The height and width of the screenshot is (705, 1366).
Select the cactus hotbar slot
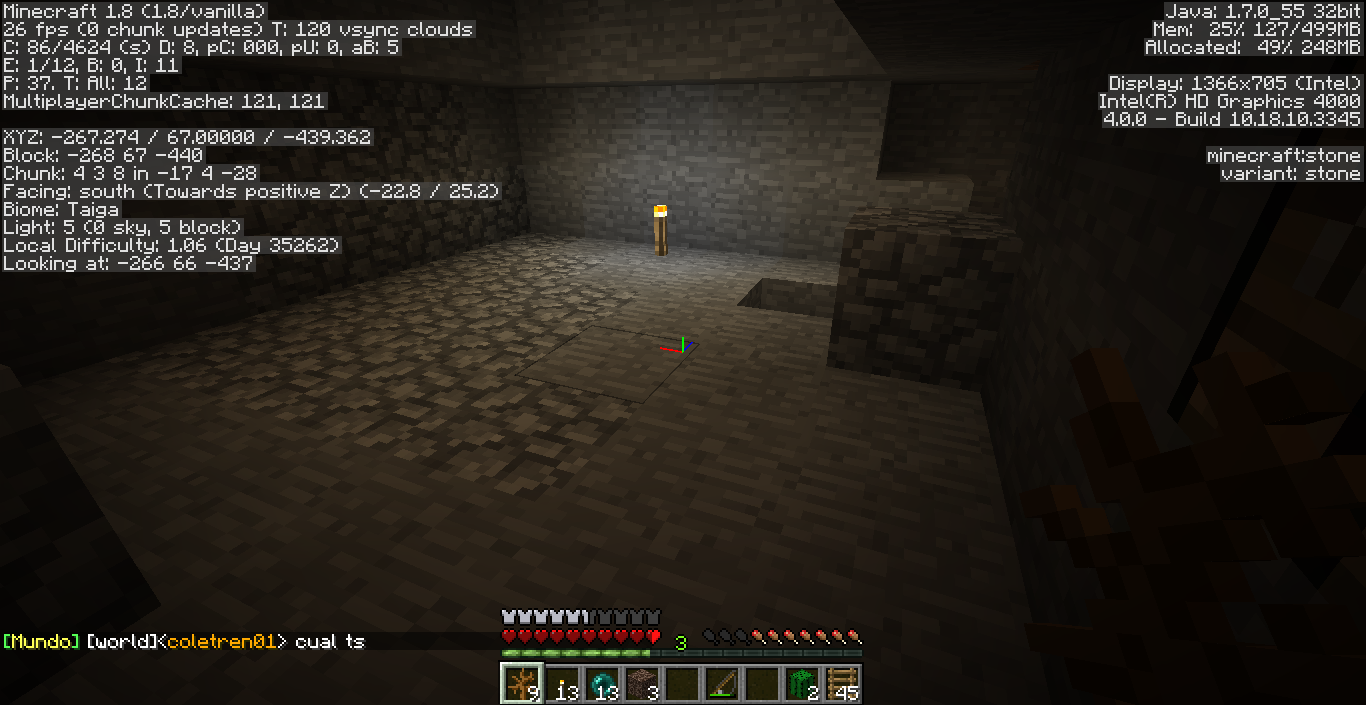(801, 683)
